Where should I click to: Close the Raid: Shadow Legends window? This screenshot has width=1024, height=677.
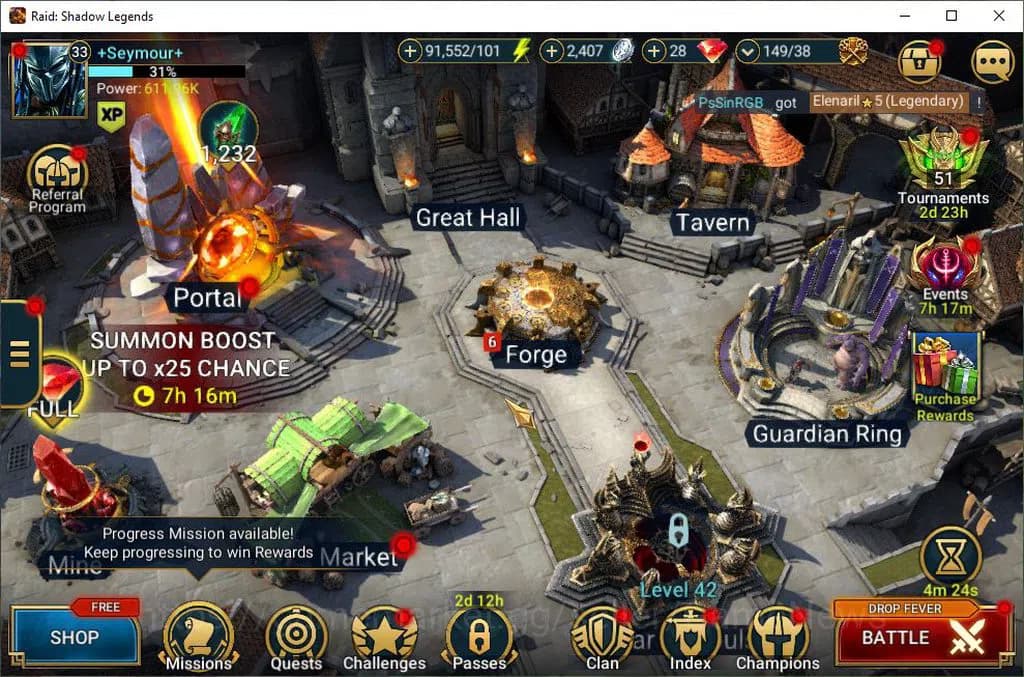point(998,16)
